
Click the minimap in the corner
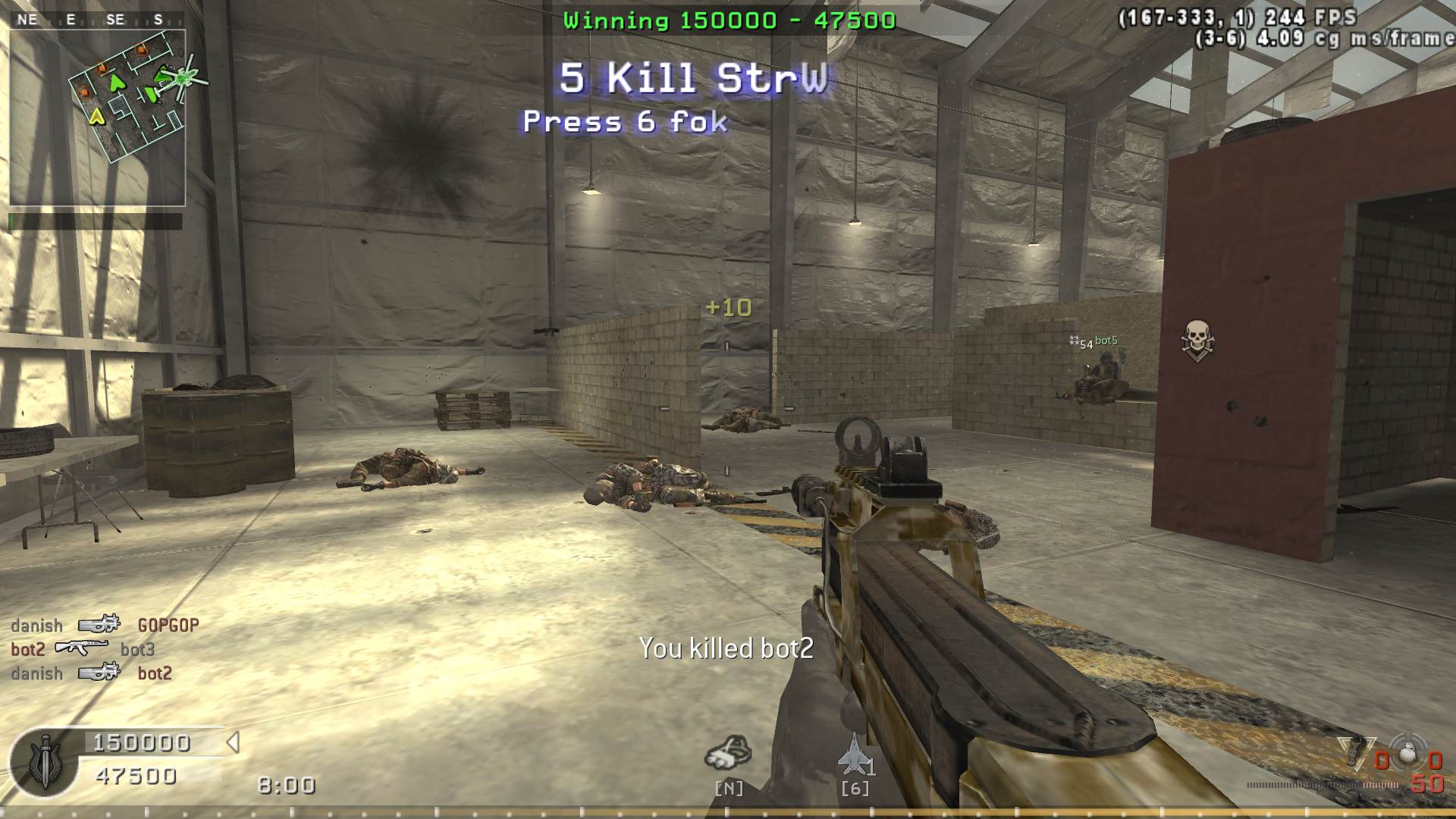(x=97, y=118)
